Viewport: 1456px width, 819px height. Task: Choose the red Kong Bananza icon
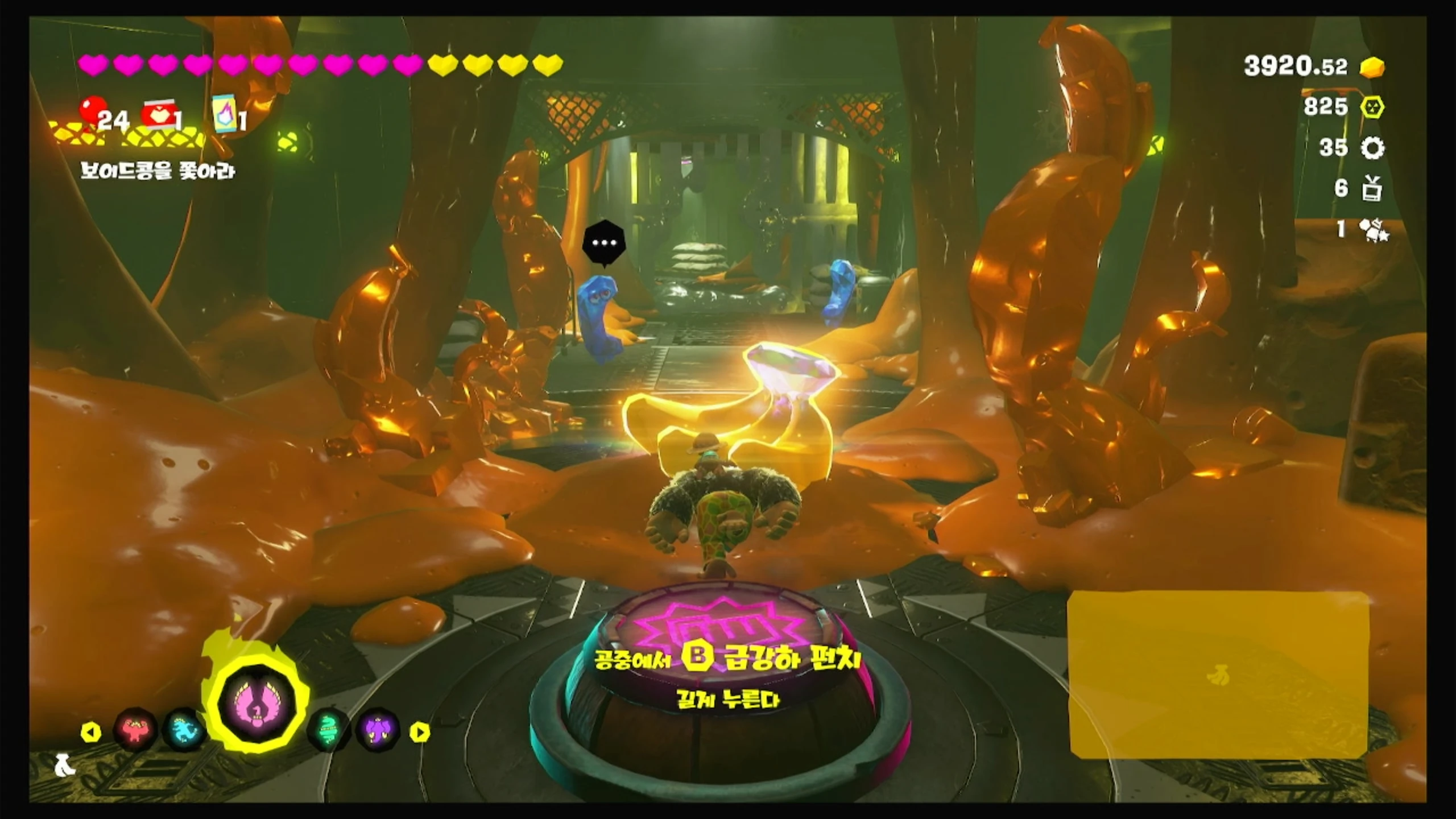[x=135, y=730]
